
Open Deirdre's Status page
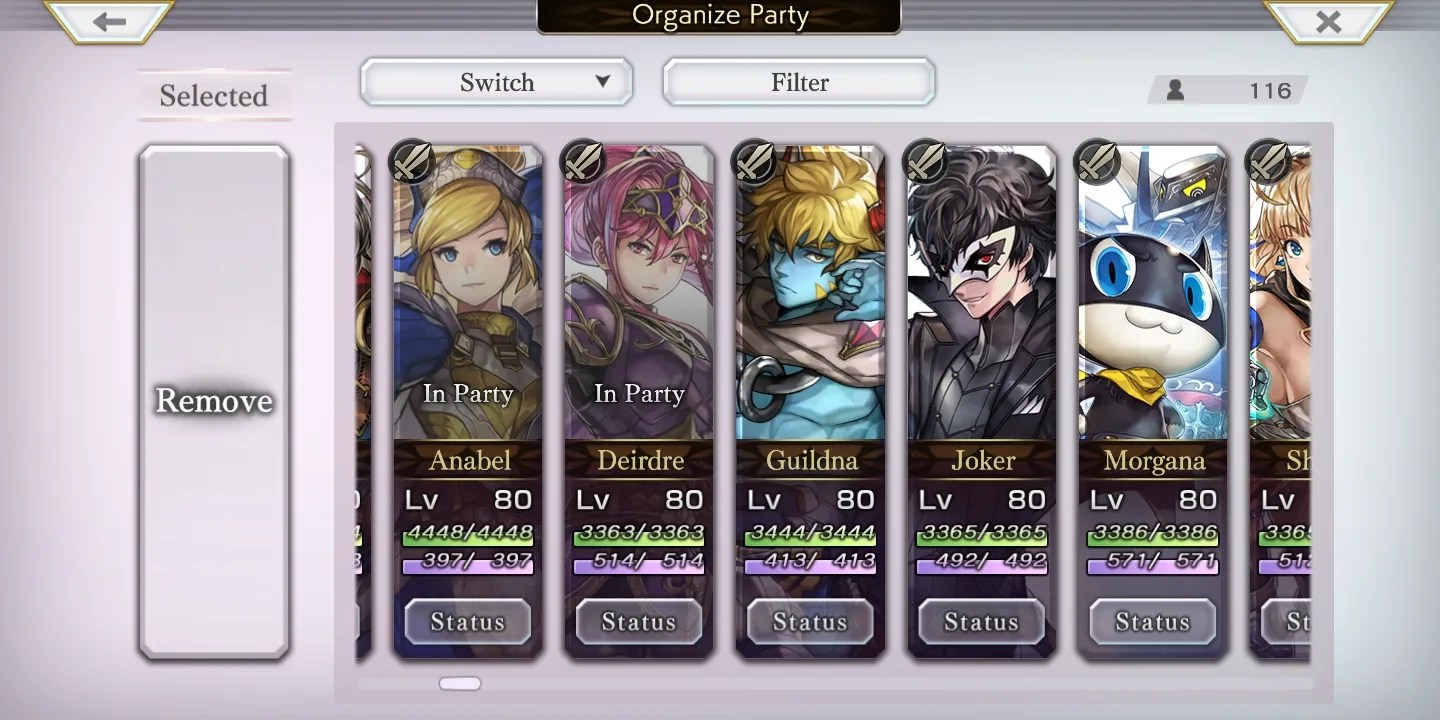pyautogui.click(x=639, y=622)
